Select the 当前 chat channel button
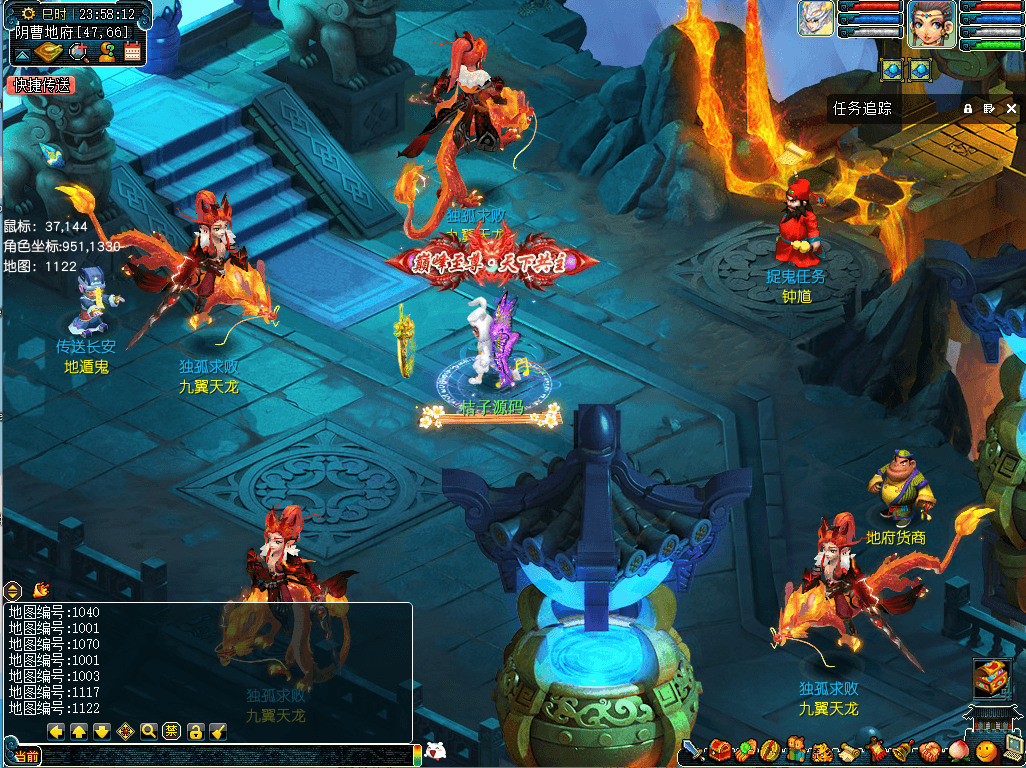 coord(27,757)
